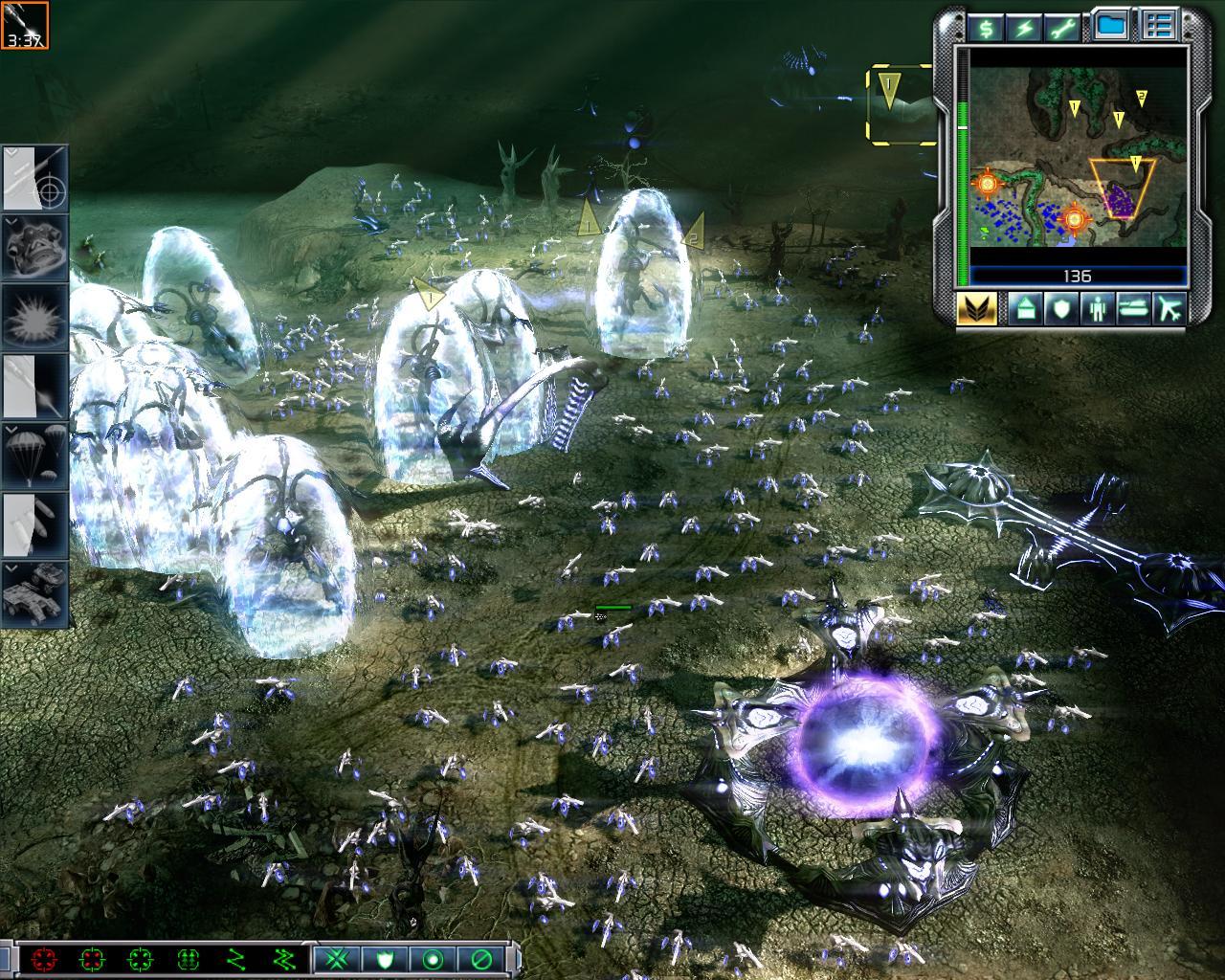Image resolution: width=1225 pixels, height=980 pixels.
Task: Use the explosion burst support power
Action: (35, 317)
